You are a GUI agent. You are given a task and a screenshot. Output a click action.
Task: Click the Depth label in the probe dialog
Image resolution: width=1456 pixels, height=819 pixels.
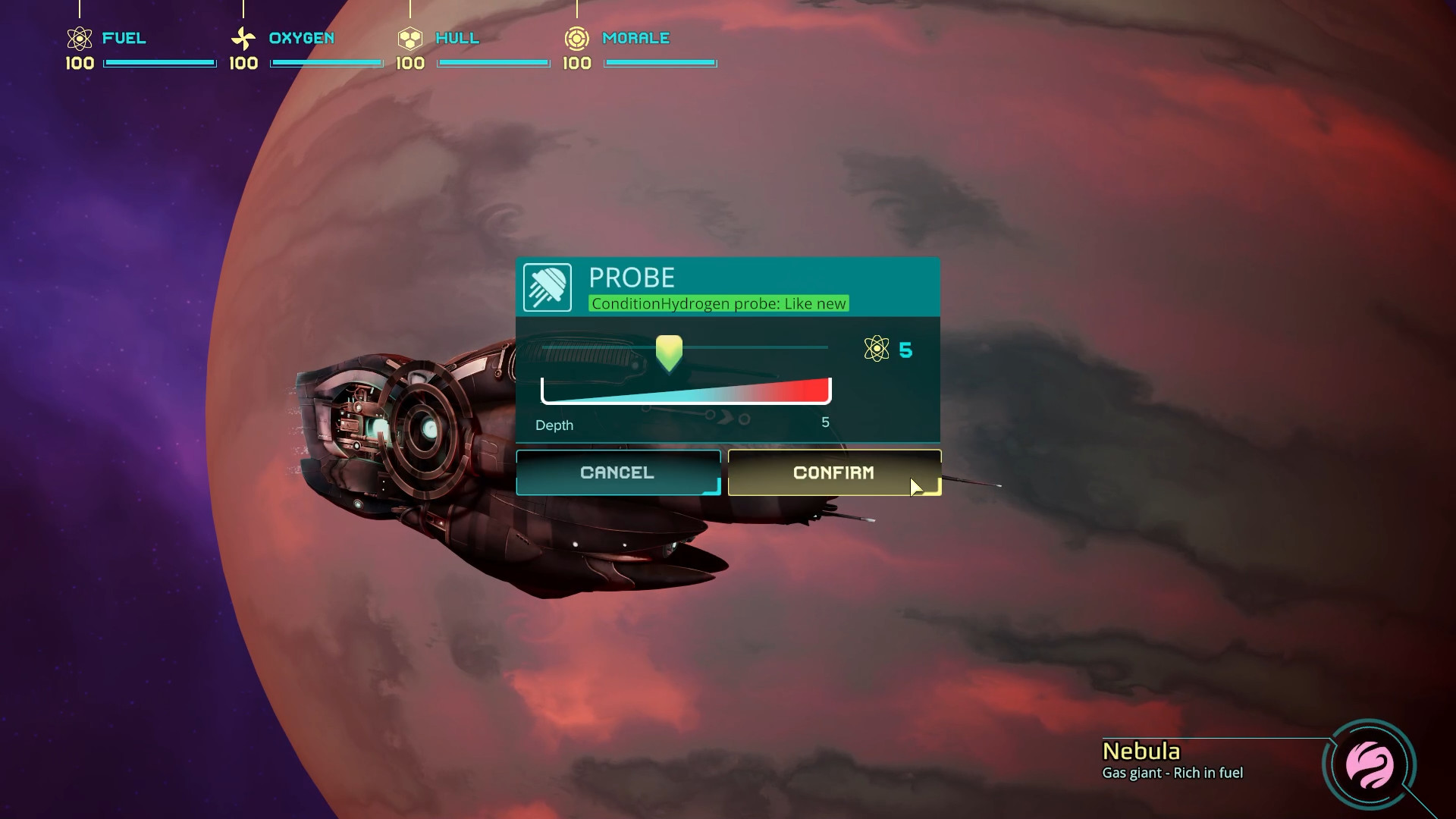click(x=554, y=425)
